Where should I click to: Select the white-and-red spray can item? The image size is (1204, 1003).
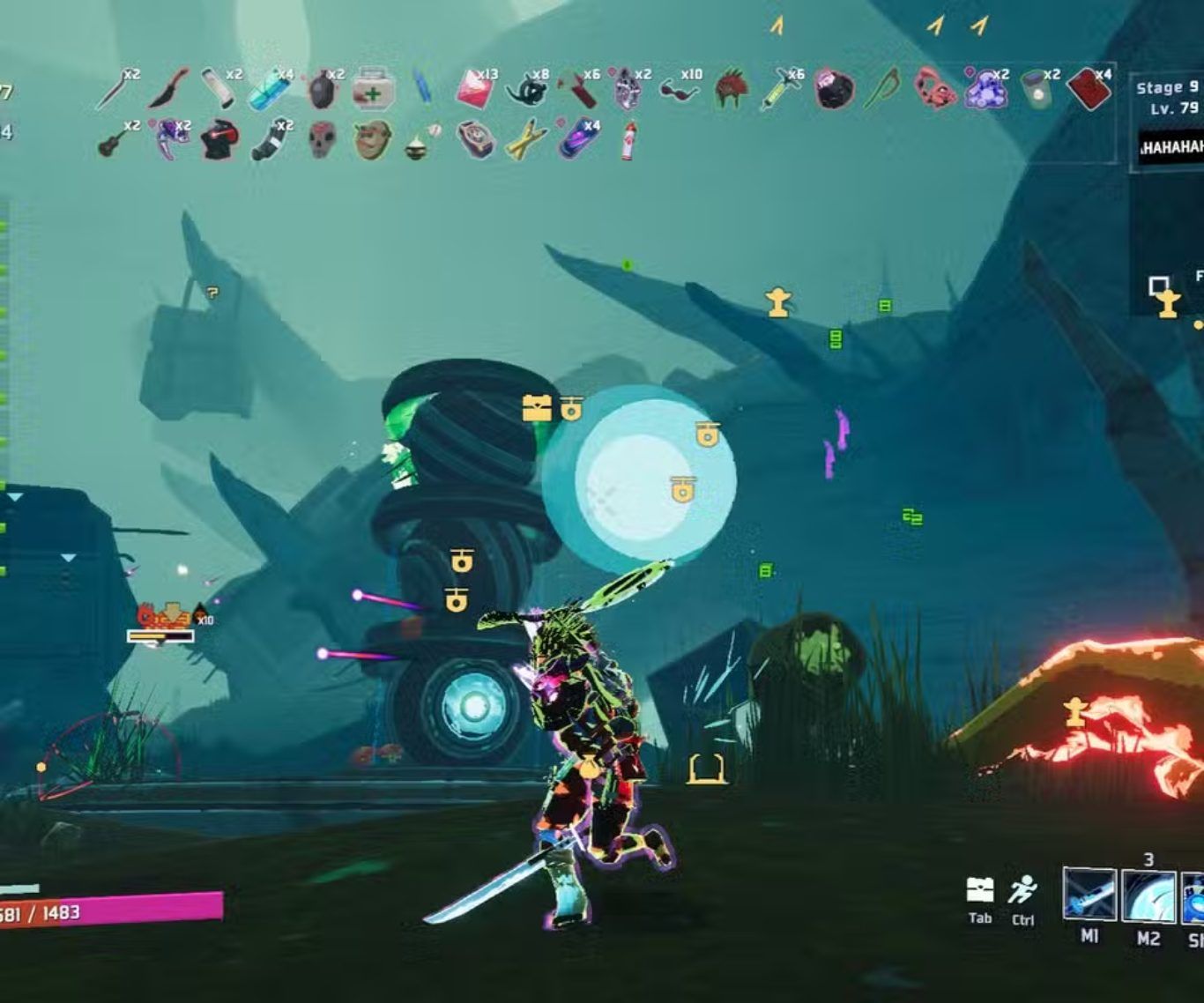point(628,140)
